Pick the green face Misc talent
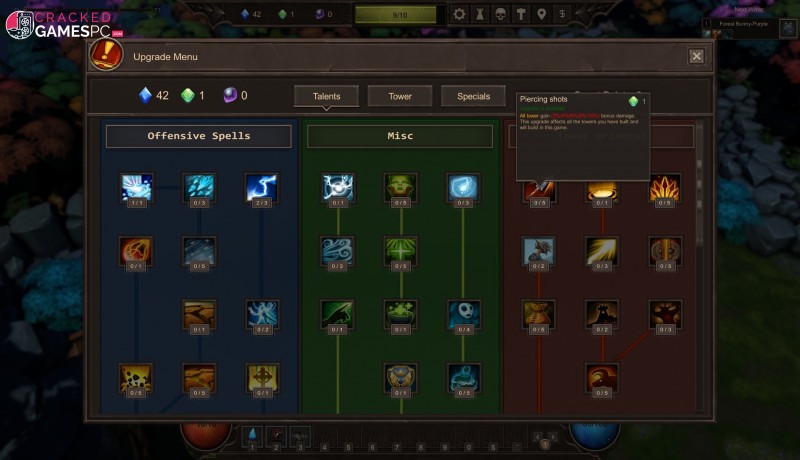Screen dimensions: 800x460 coord(400,187)
